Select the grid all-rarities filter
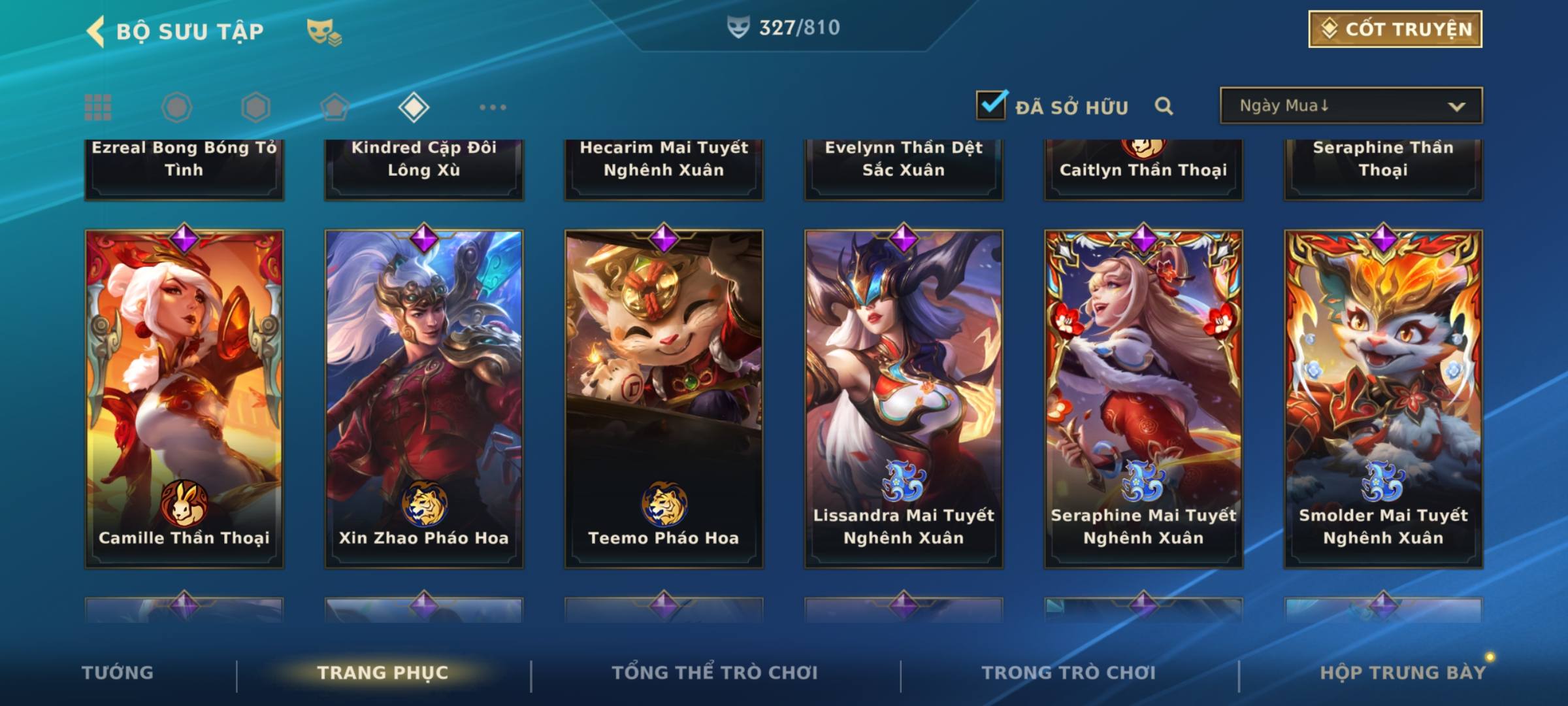1568x706 pixels. pos(98,107)
